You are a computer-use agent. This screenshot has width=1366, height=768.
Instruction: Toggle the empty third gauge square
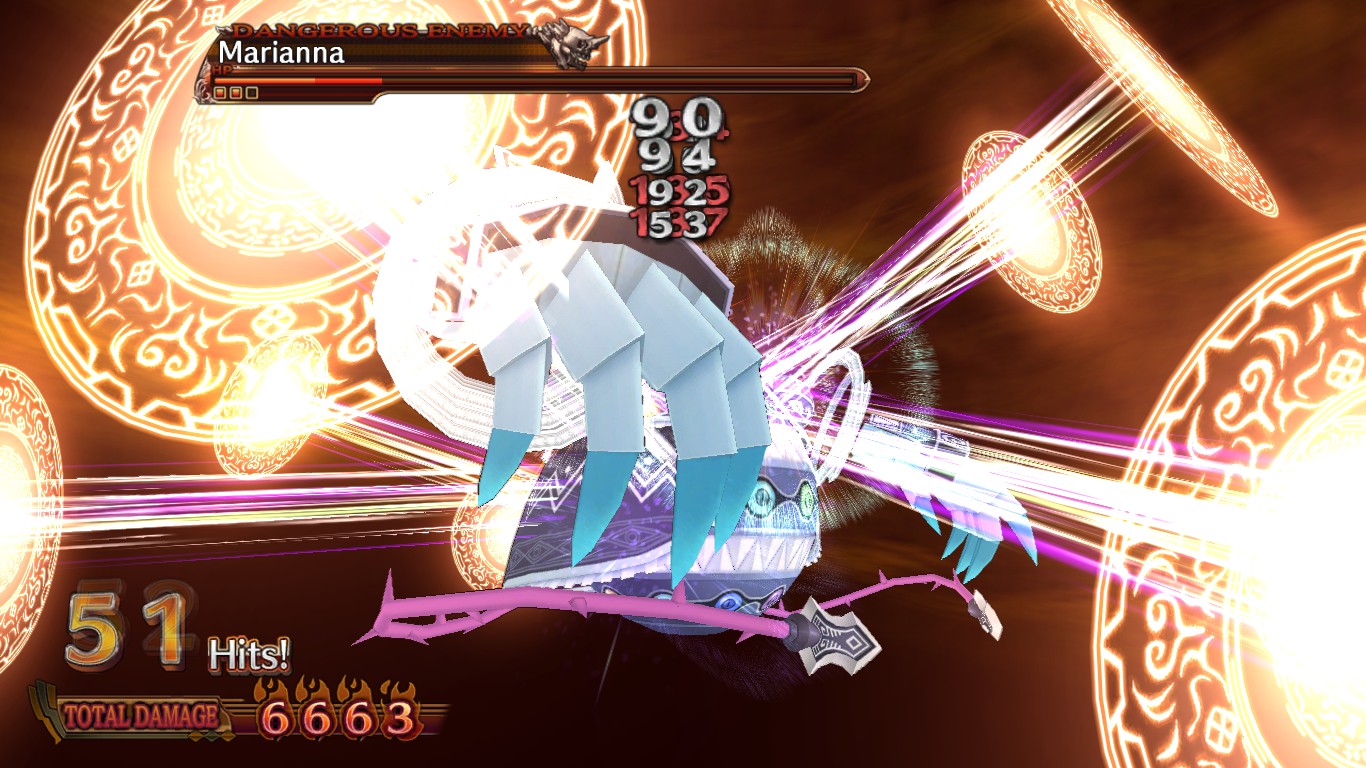coord(251,93)
